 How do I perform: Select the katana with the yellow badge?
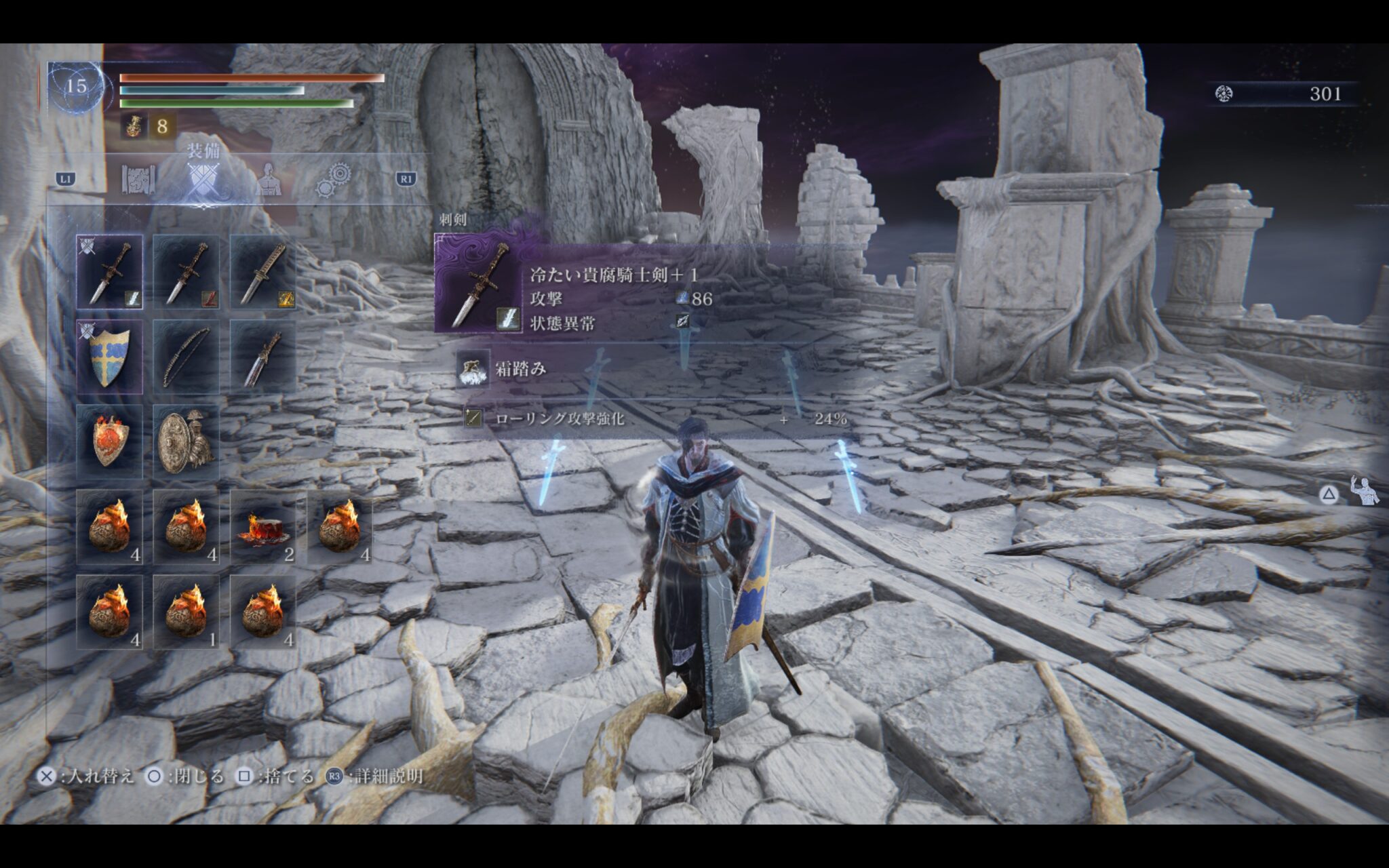click(263, 273)
